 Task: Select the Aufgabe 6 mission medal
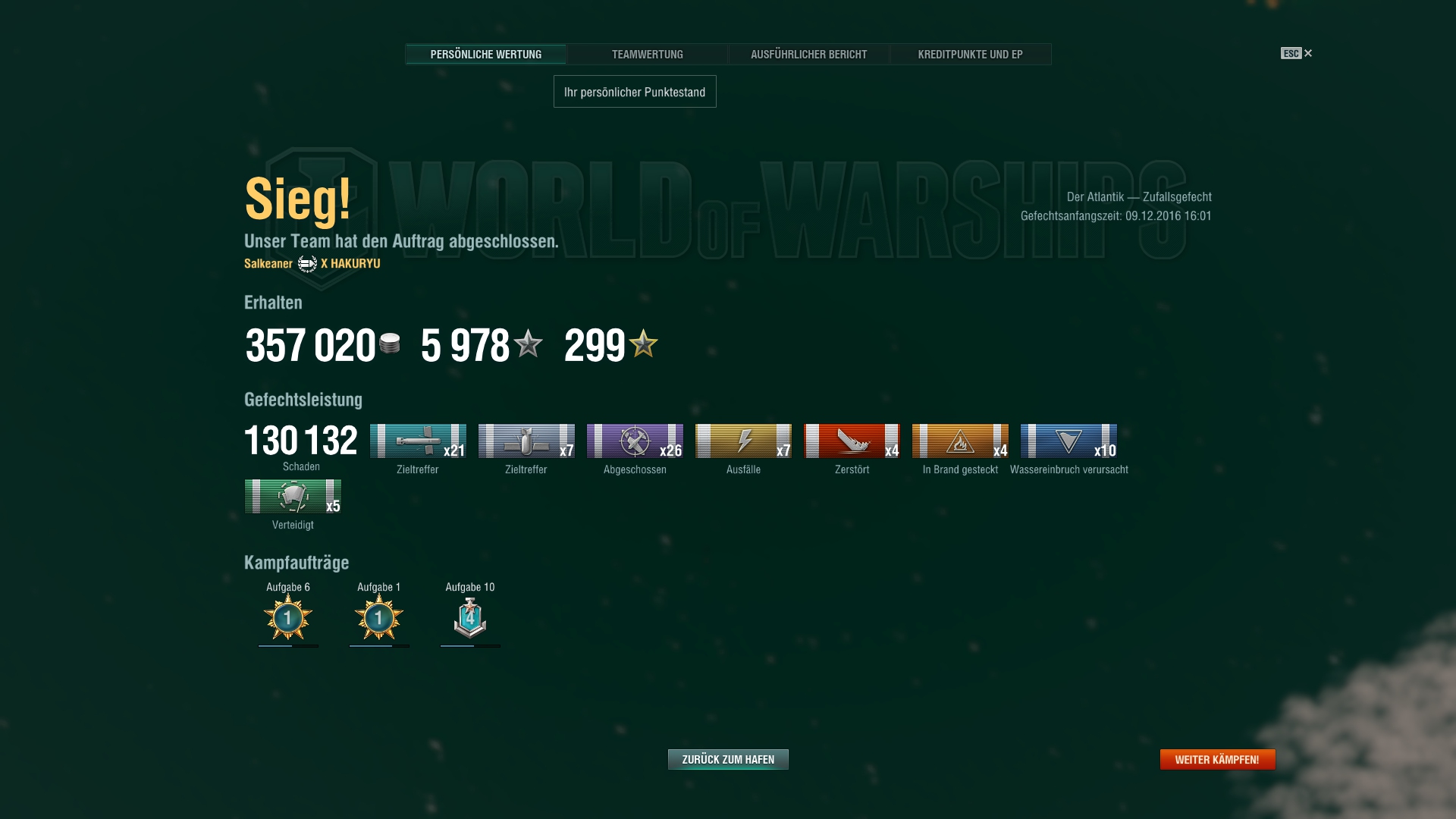(x=288, y=617)
